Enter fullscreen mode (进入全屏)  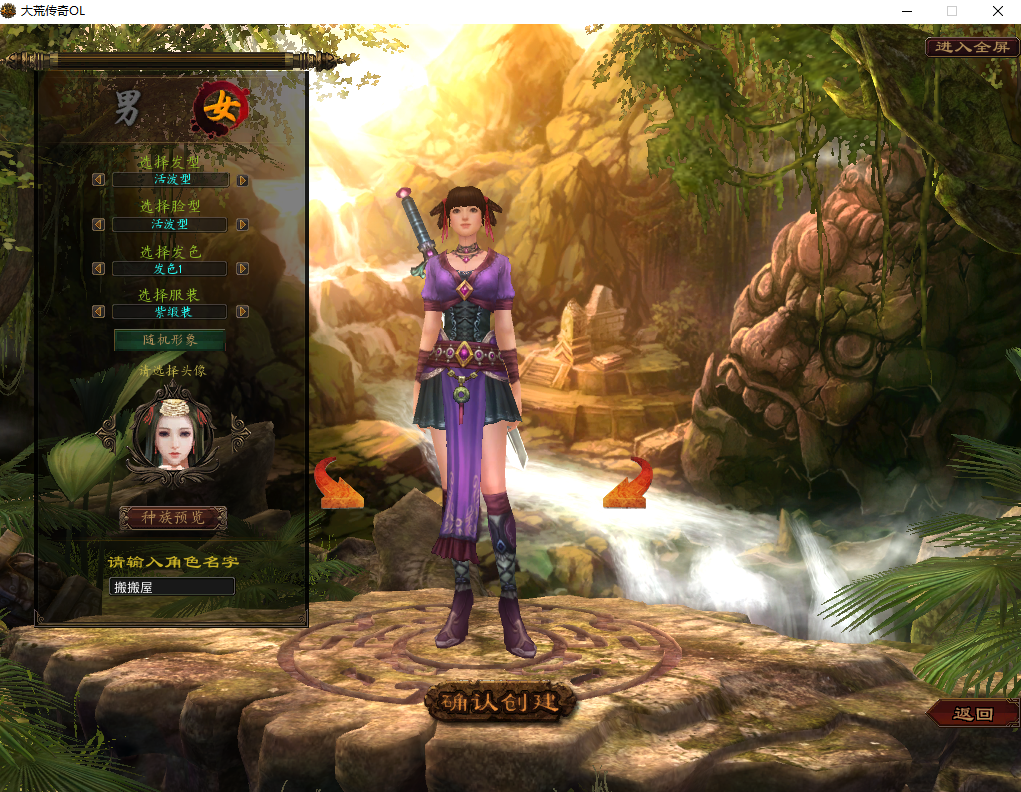[972, 47]
